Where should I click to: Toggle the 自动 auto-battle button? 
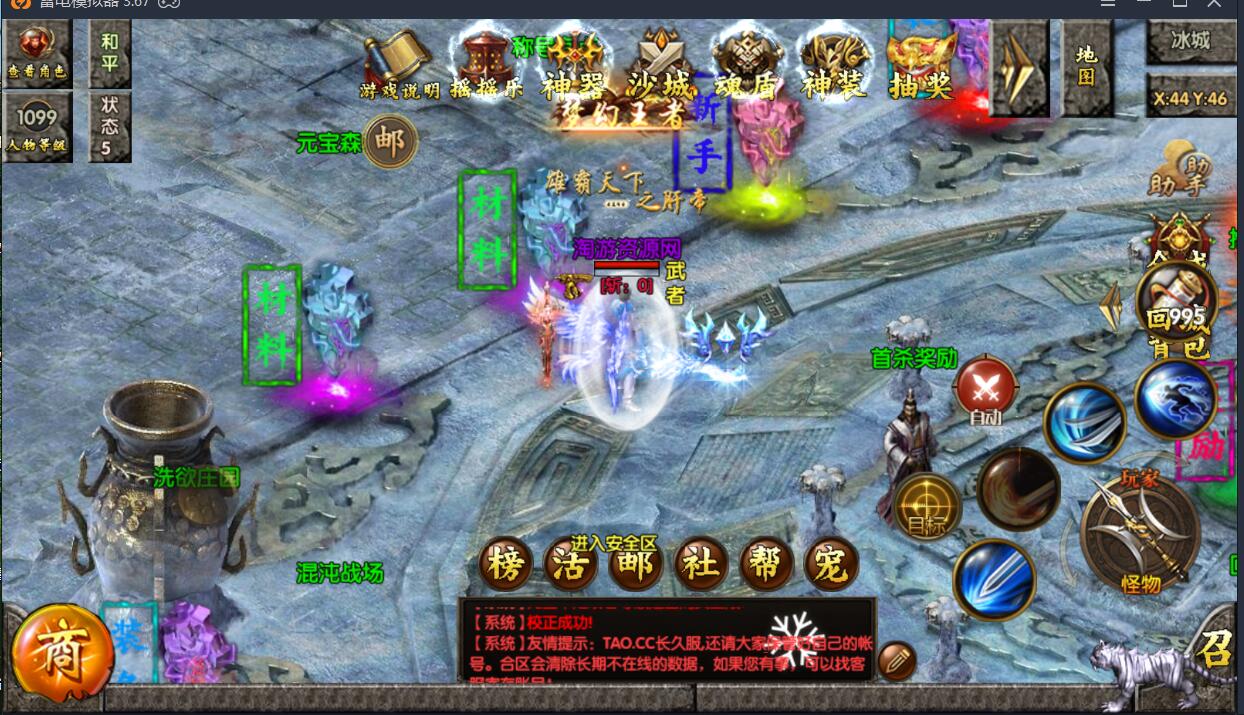click(985, 390)
